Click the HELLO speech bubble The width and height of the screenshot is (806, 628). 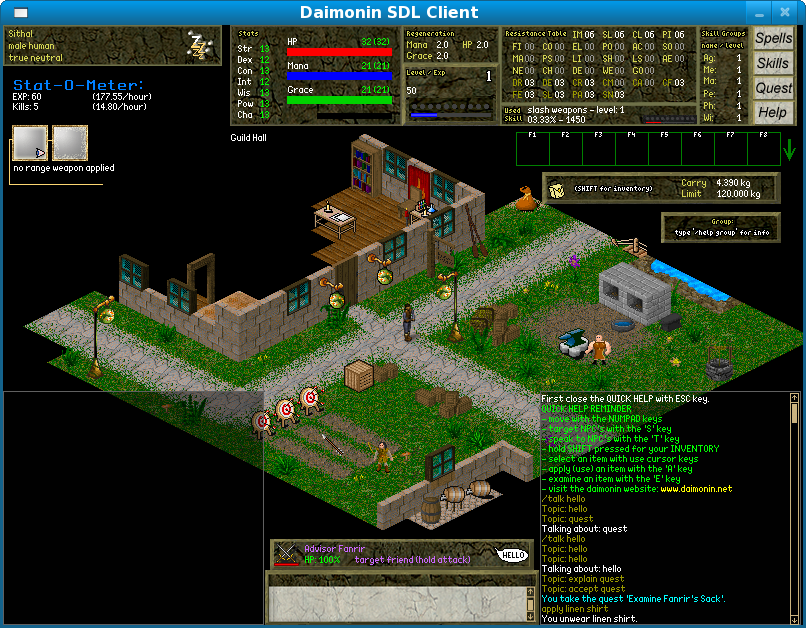(x=512, y=555)
